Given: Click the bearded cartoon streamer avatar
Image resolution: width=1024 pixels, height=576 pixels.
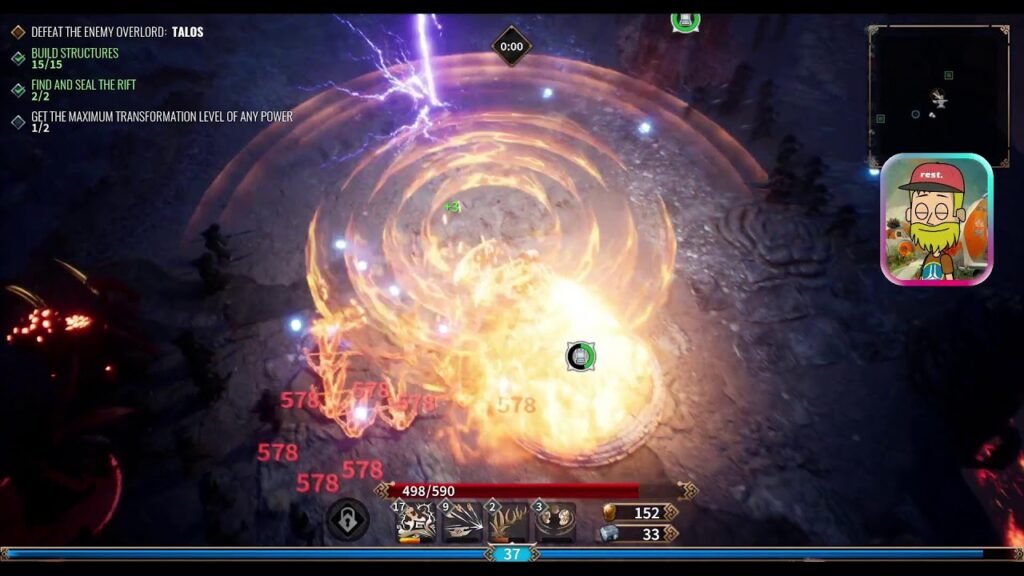Looking at the screenshot, I should (x=936, y=219).
